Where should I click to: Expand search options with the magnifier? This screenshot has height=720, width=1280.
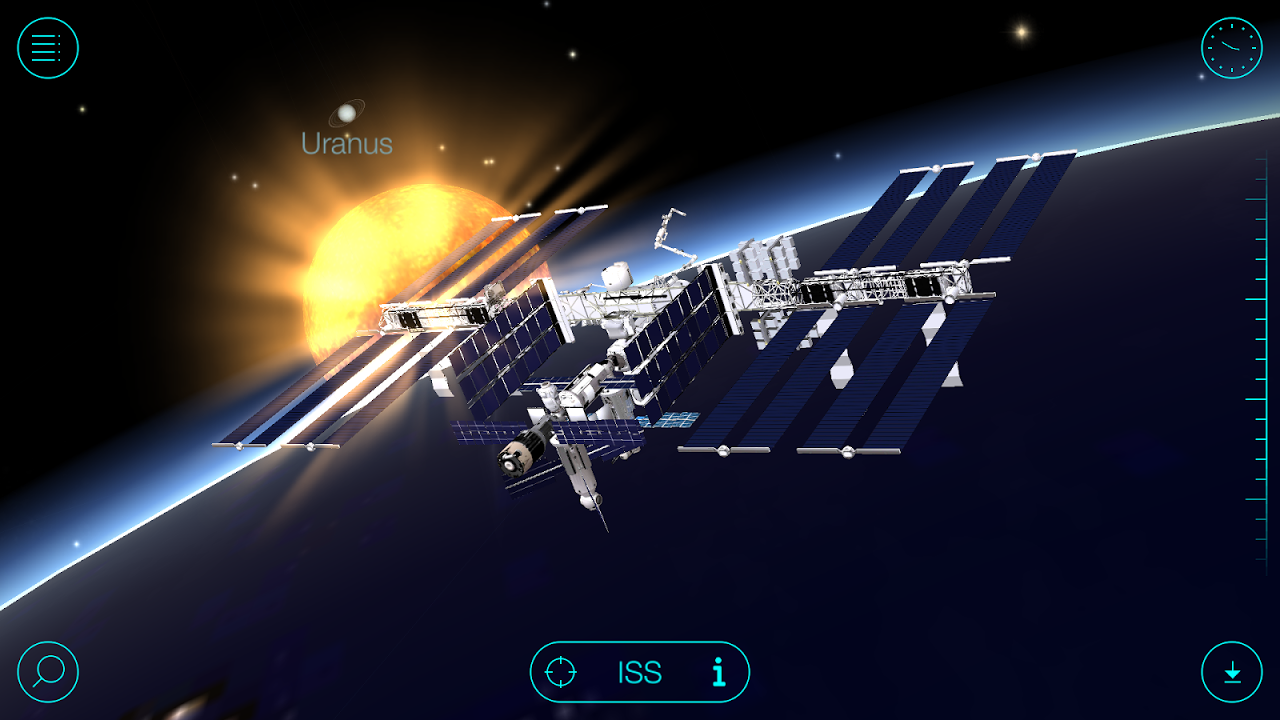click(48, 672)
